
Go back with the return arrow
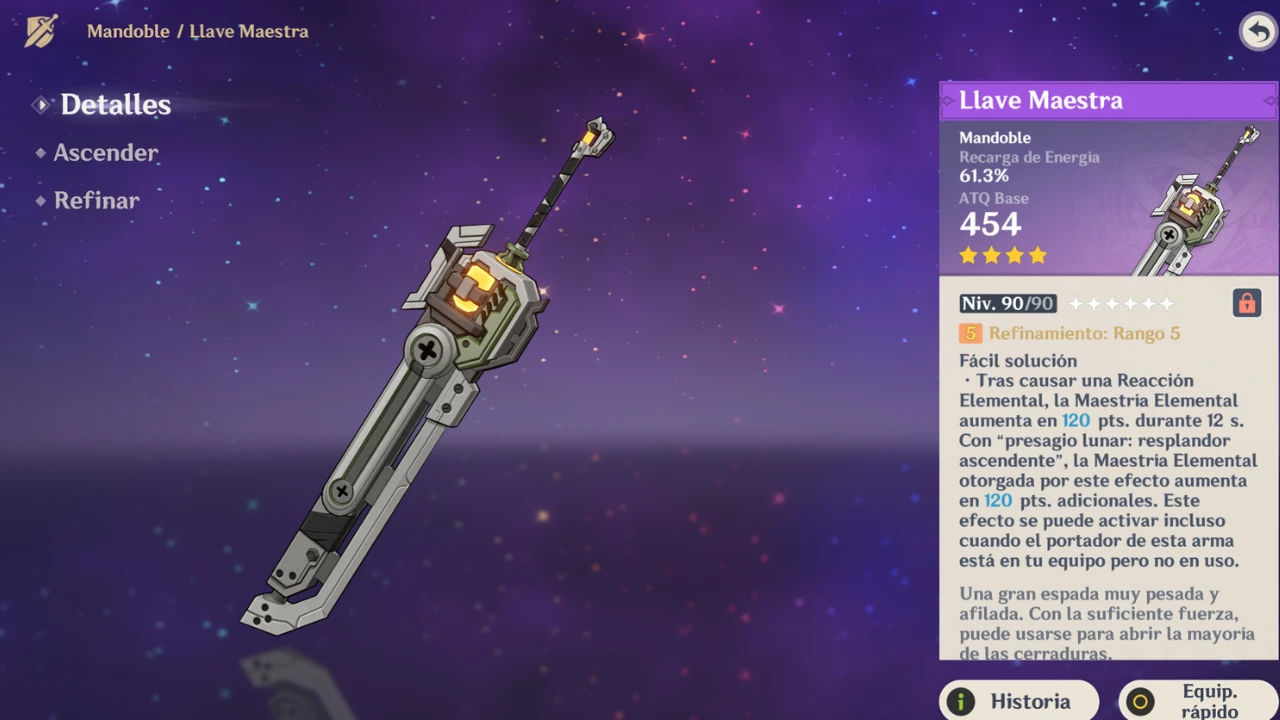pyautogui.click(x=1257, y=31)
